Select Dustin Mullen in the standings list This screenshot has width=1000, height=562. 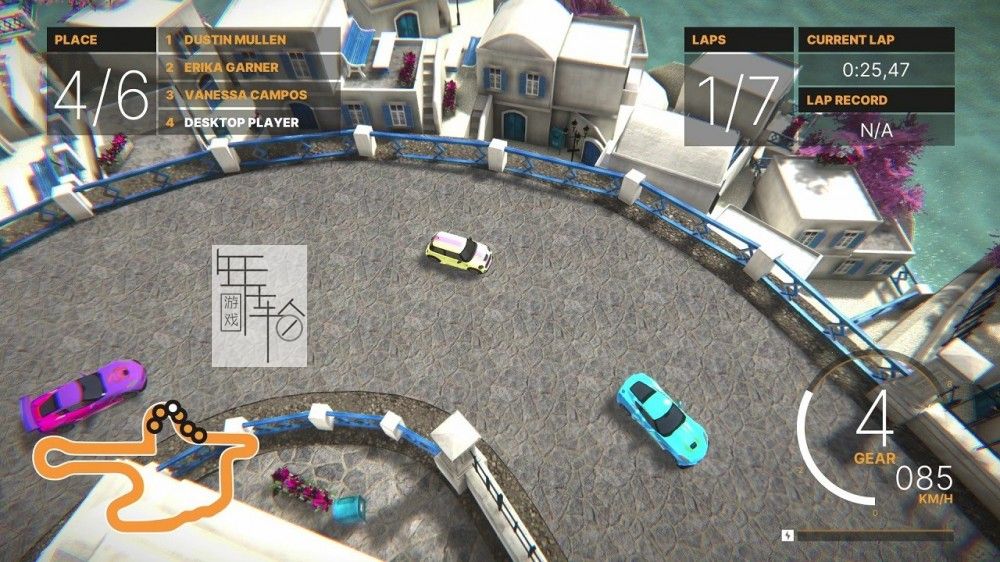248,40
